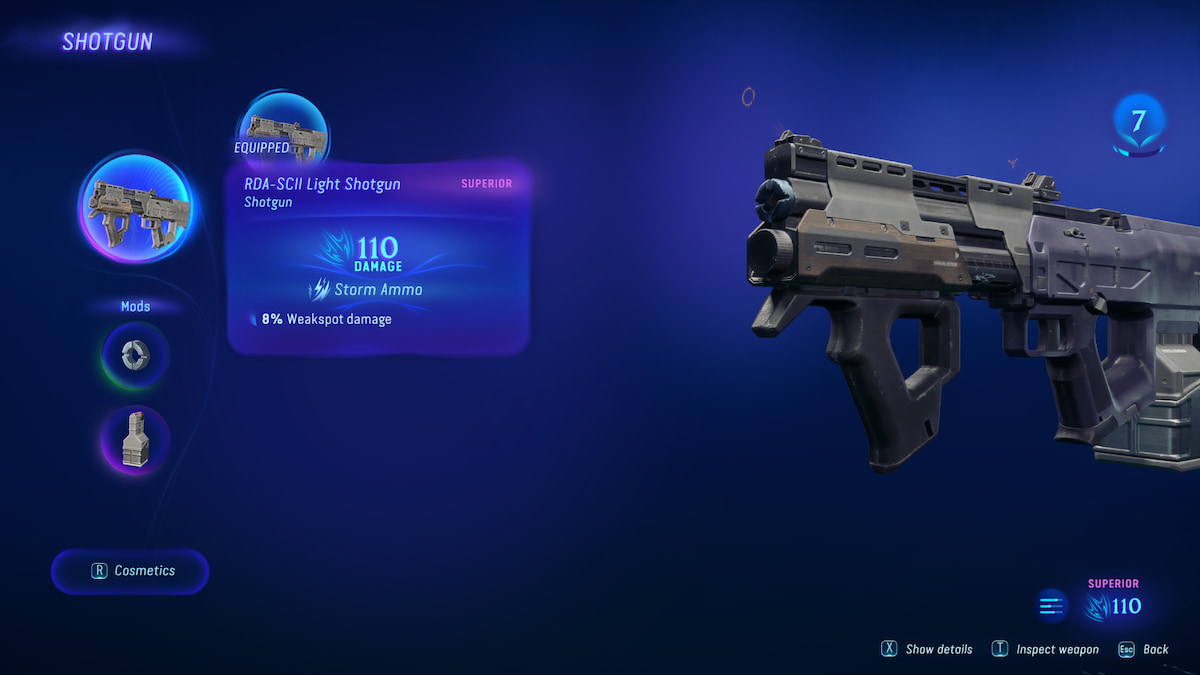1200x675 pixels.
Task: Choose Inspect weapon
Action: [x=1046, y=649]
